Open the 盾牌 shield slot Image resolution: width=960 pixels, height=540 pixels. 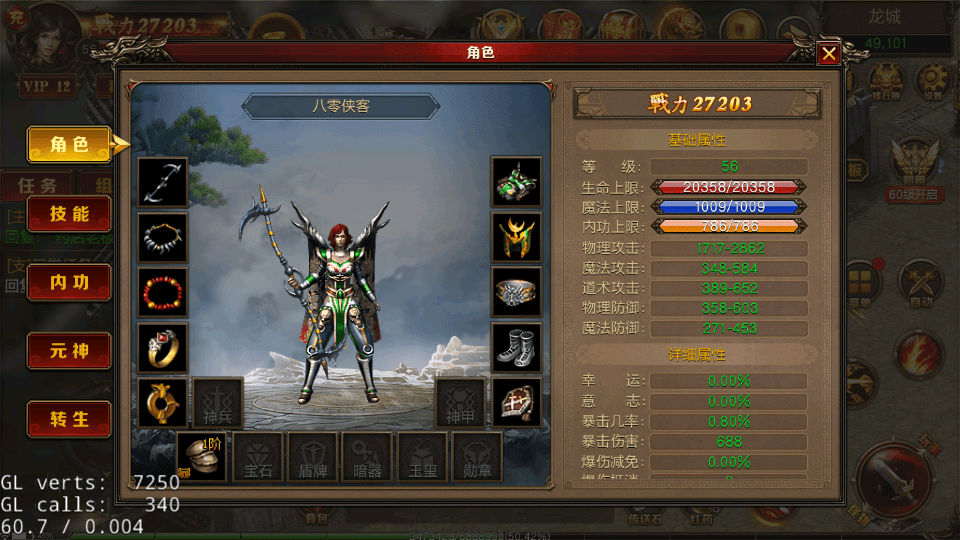pyautogui.click(x=313, y=457)
